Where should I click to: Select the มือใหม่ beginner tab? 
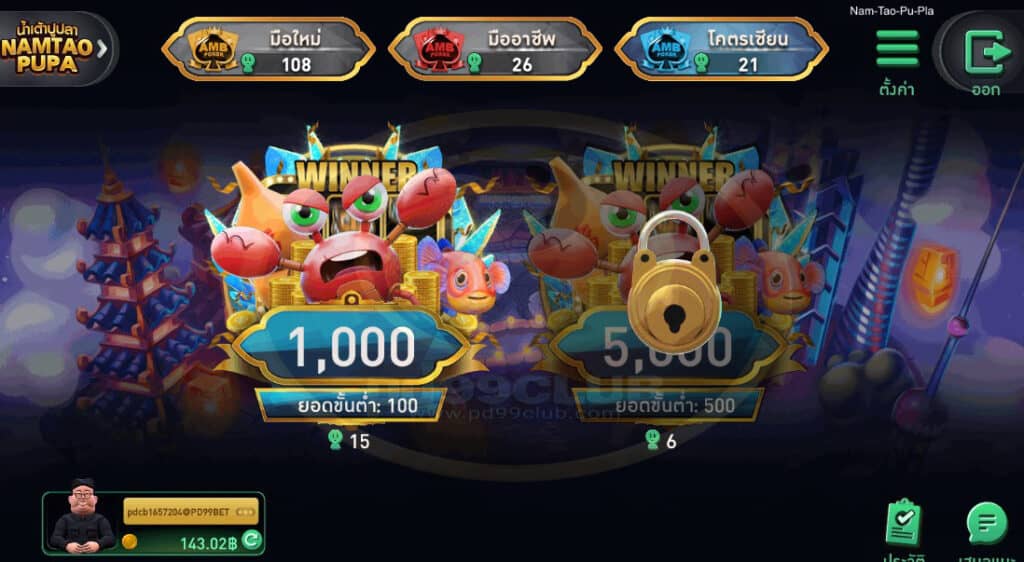click(268, 48)
